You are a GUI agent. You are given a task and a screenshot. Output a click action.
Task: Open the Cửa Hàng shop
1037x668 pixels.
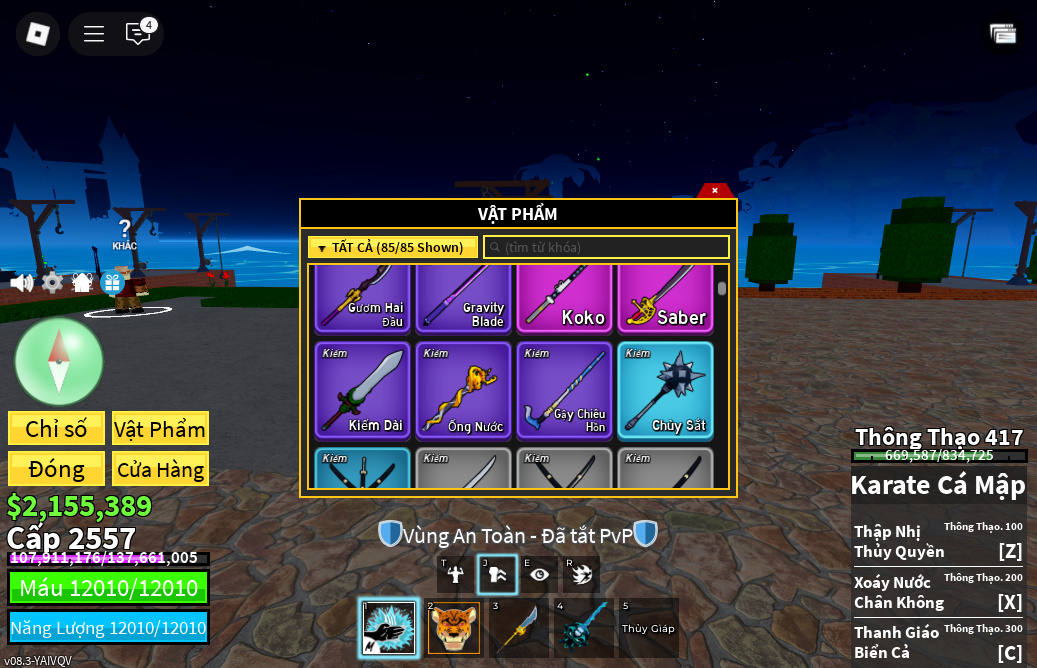click(160, 469)
